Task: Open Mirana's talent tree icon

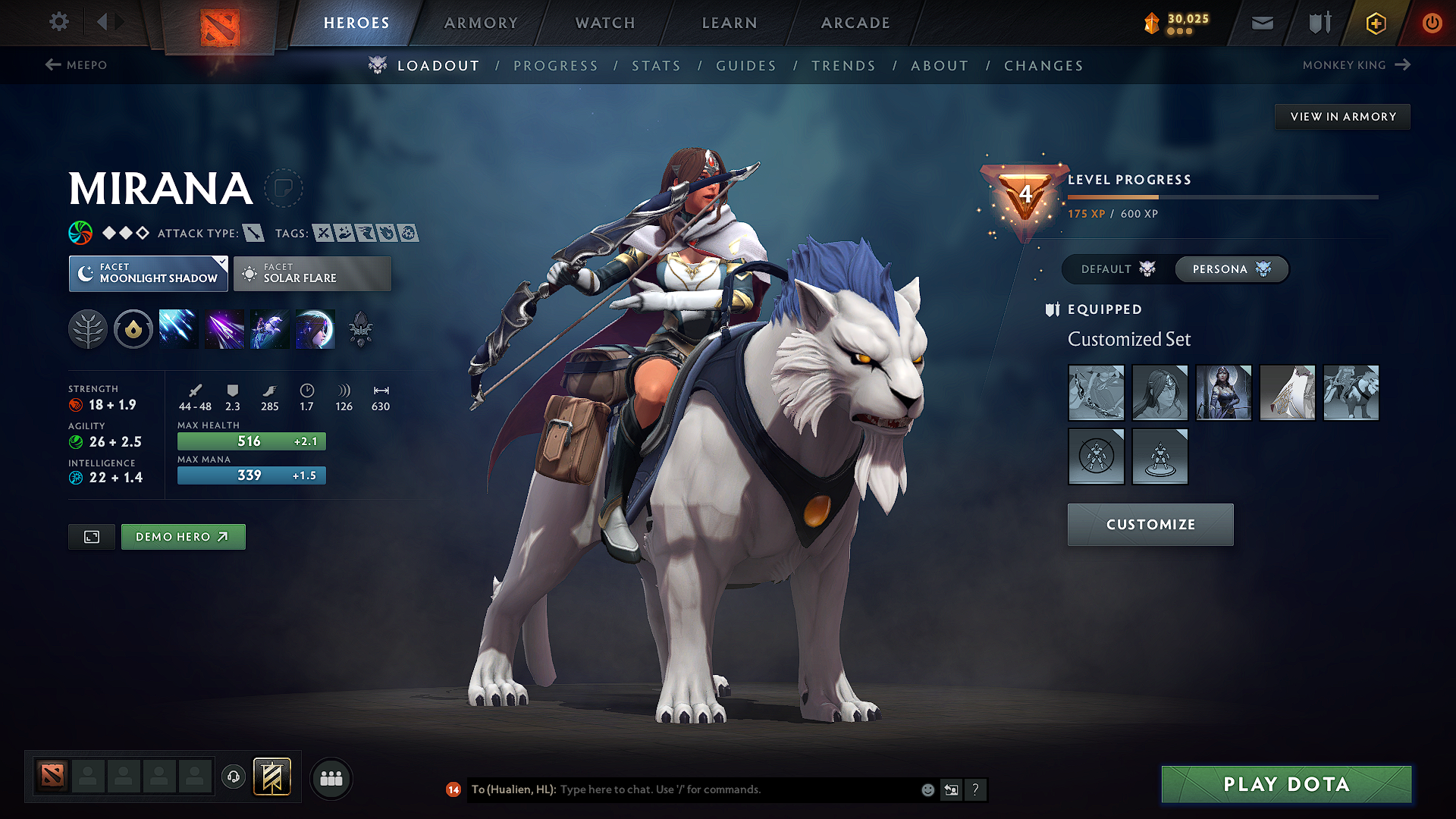Action: (88, 328)
